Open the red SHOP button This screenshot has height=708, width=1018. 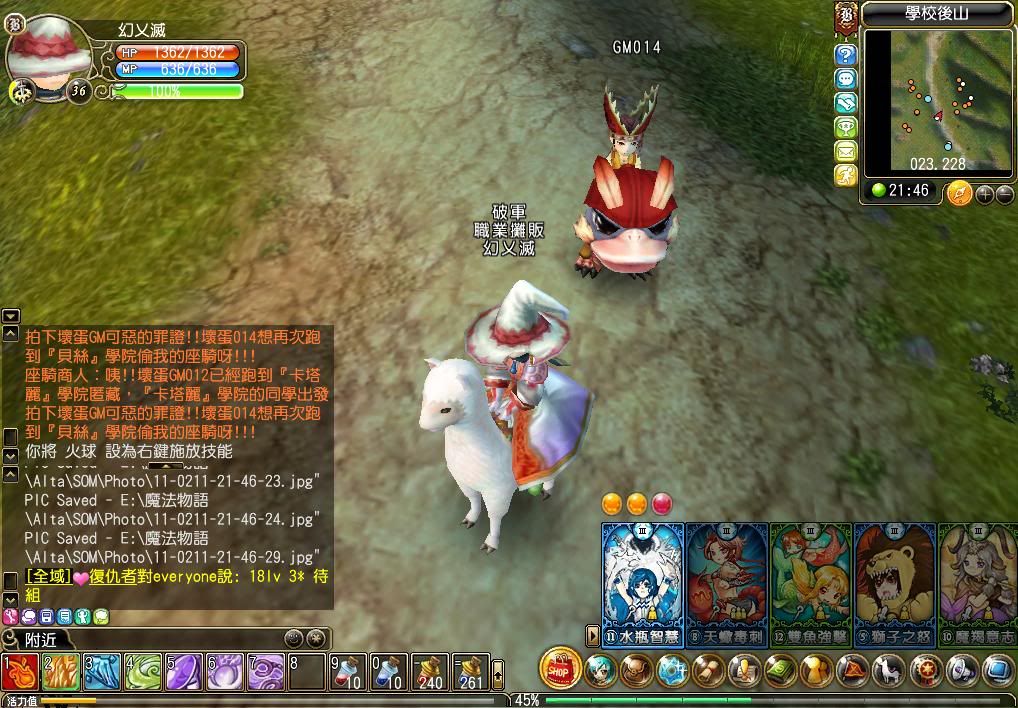click(x=560, y=668)
